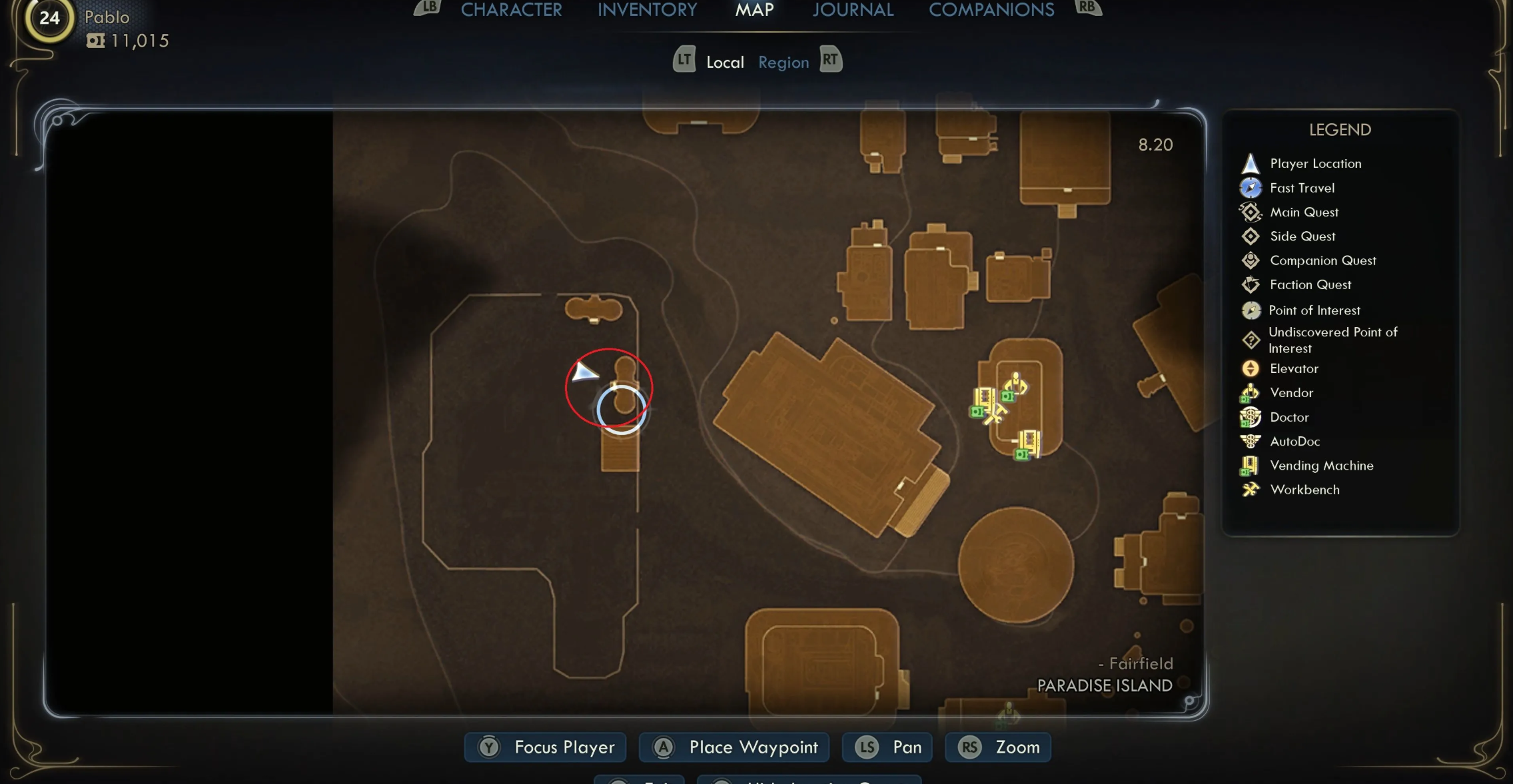The height and width of the screenshot is (784, 1513).
Task: Select the Map tab
Action: 754,10
